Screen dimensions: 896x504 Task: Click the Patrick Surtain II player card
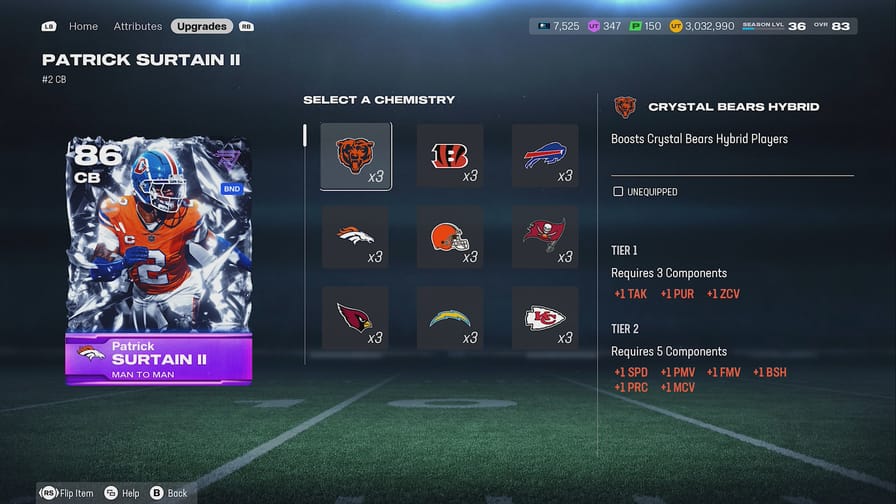tap(158, 260)
